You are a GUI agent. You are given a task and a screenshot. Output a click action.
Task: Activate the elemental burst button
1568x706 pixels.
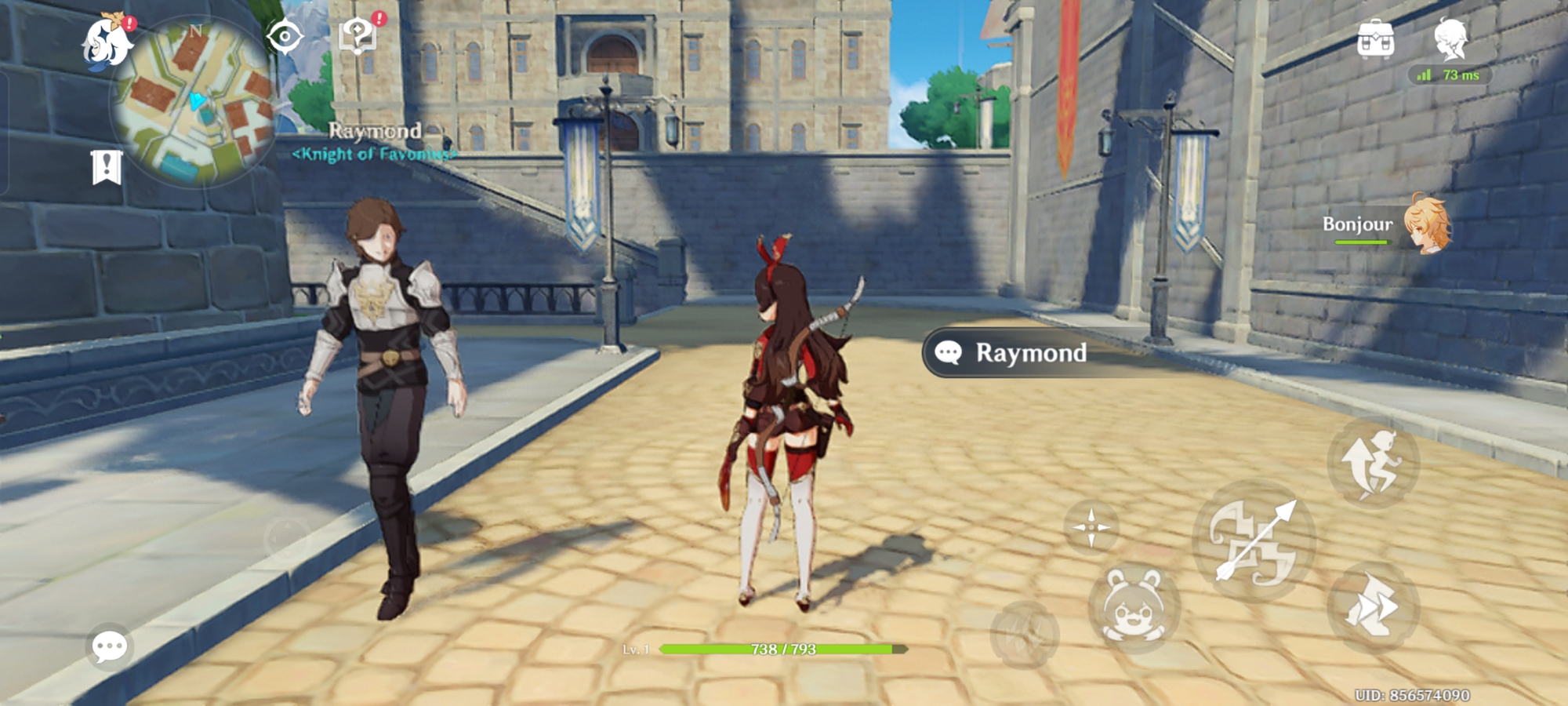point(1024,635)
